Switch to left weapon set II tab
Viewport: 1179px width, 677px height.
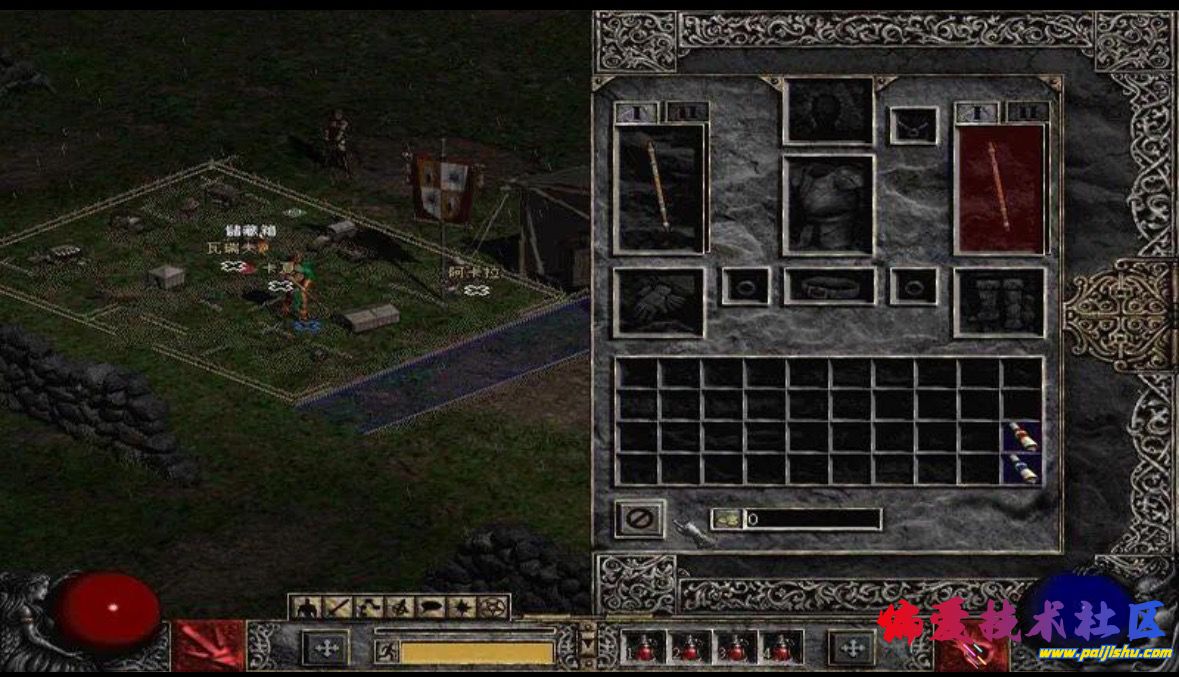pos(686,113)
